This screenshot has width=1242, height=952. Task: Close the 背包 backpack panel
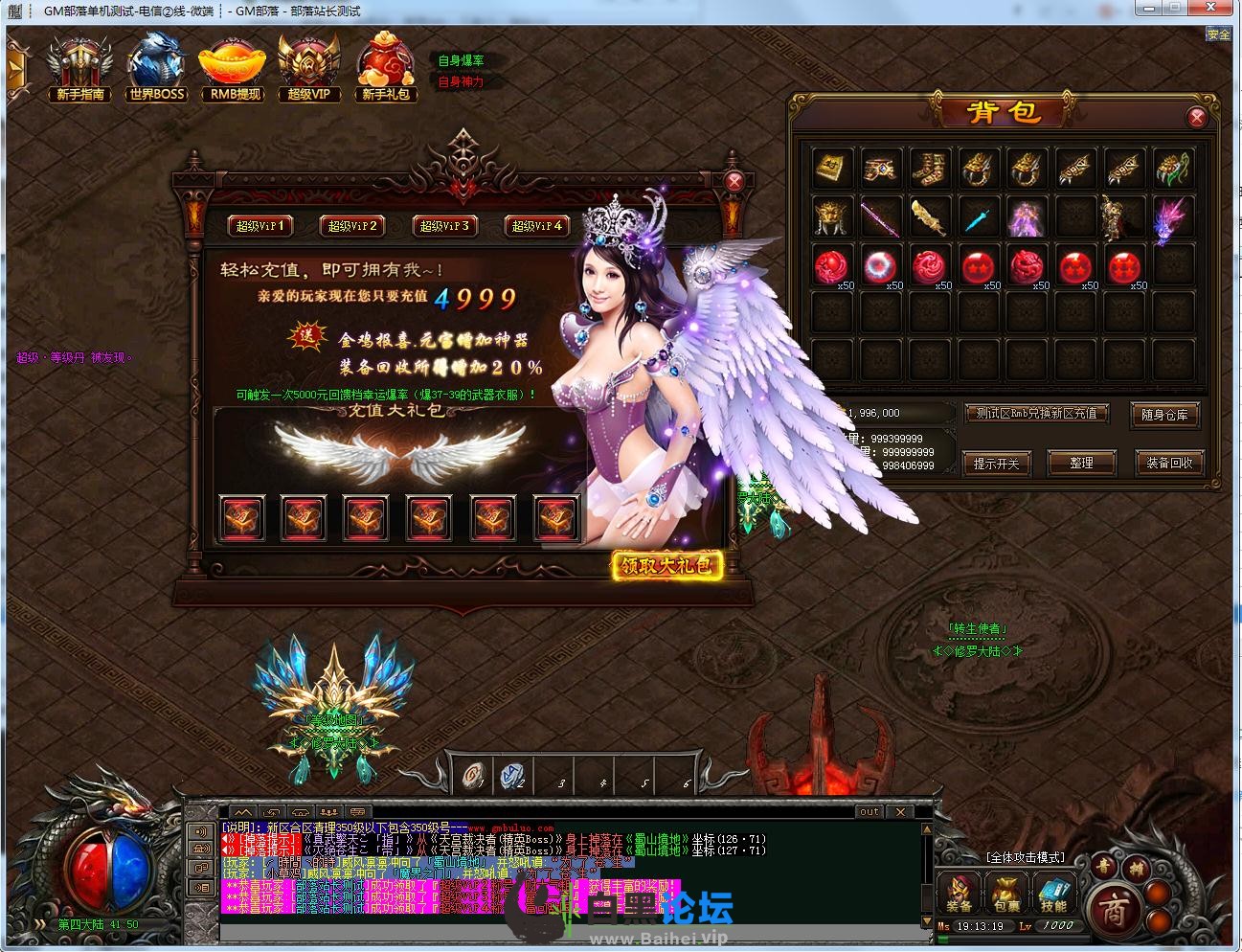click(x=1196, y=118)
